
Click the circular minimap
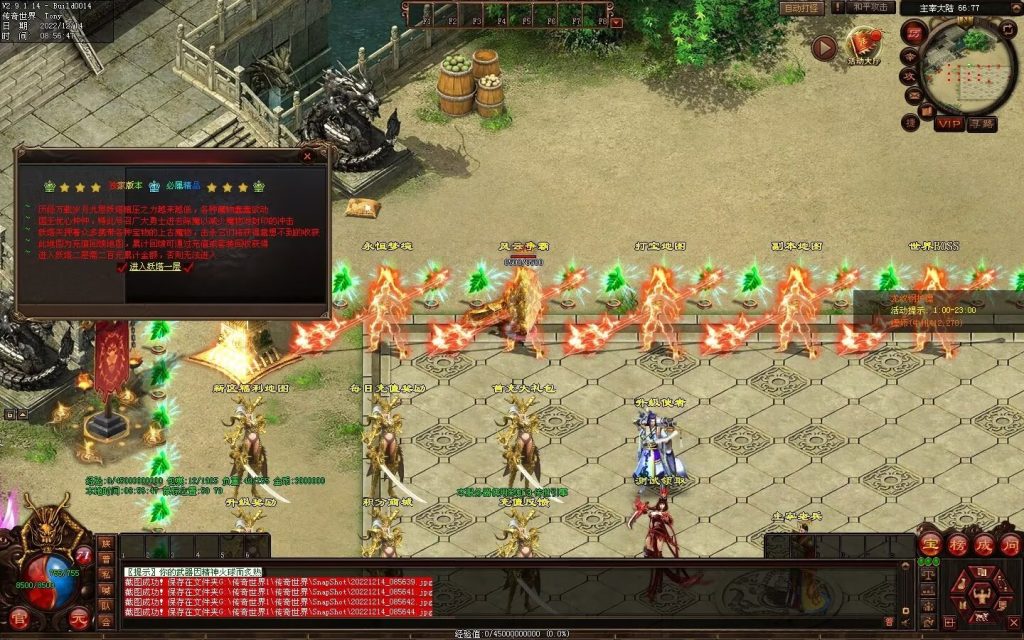[968, 66]
